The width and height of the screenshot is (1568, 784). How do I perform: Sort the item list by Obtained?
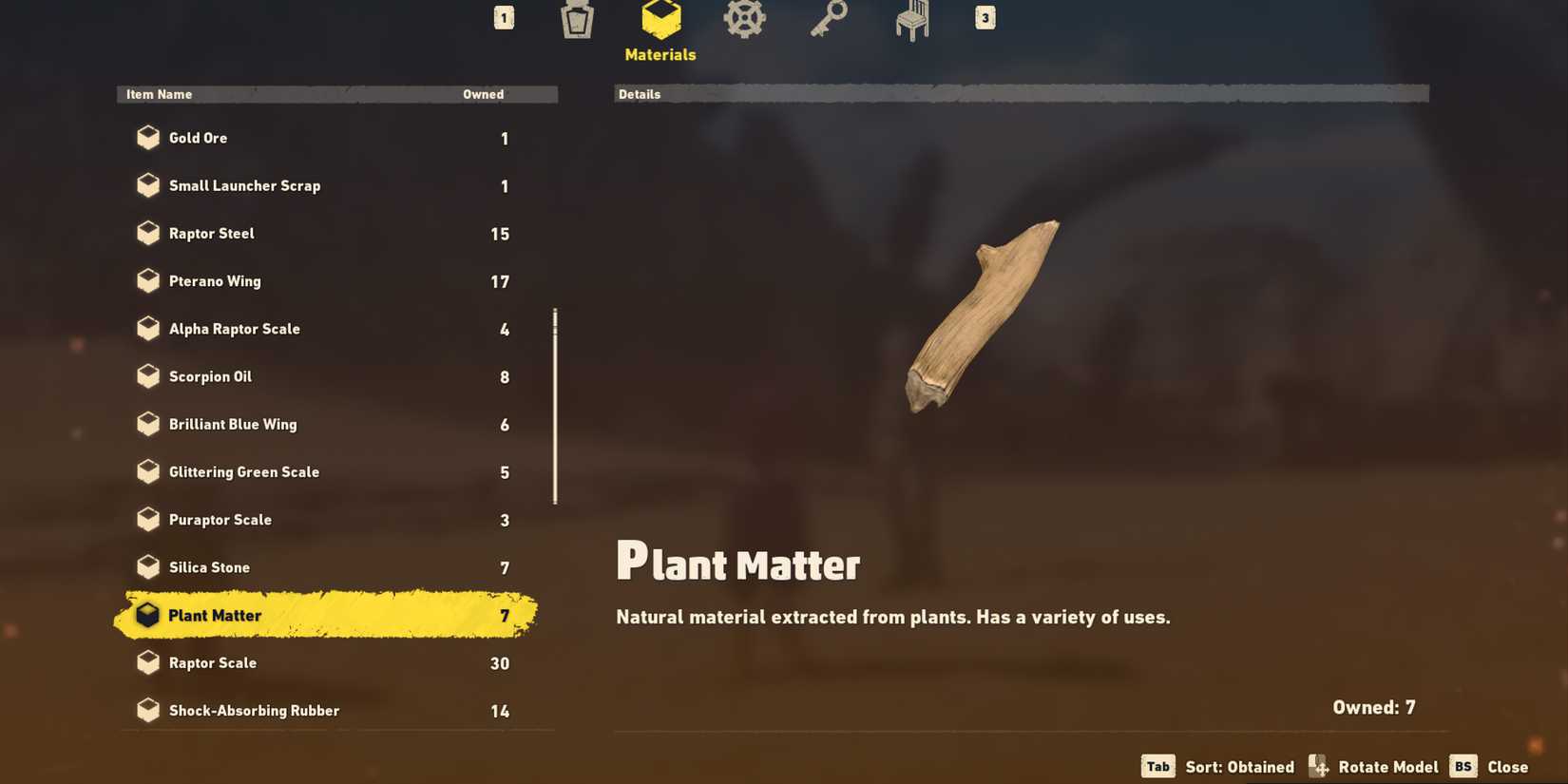pos(1217,766)
